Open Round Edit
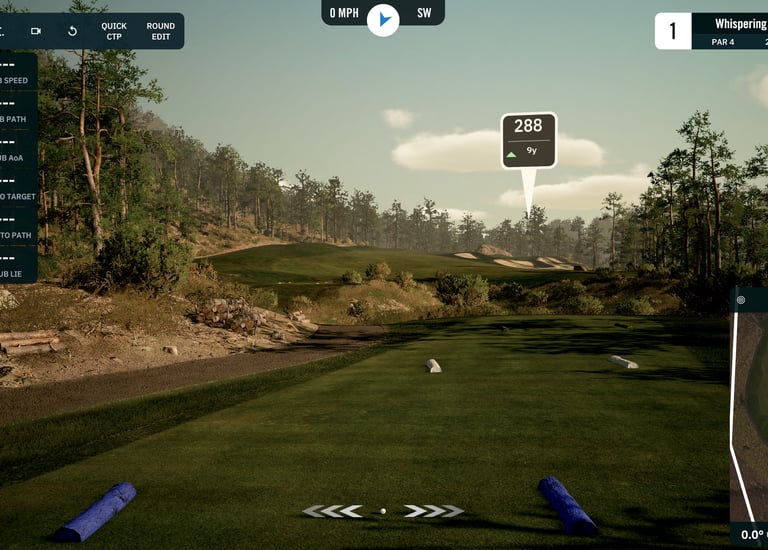The image size is (768, 550). tap(160, 31)
